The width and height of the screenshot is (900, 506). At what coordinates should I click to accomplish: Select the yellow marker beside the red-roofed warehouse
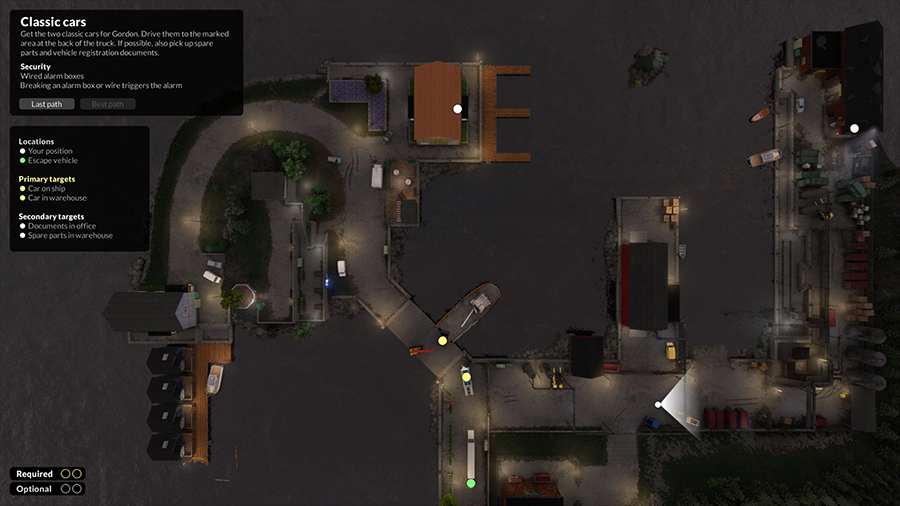tap(467, 377)
